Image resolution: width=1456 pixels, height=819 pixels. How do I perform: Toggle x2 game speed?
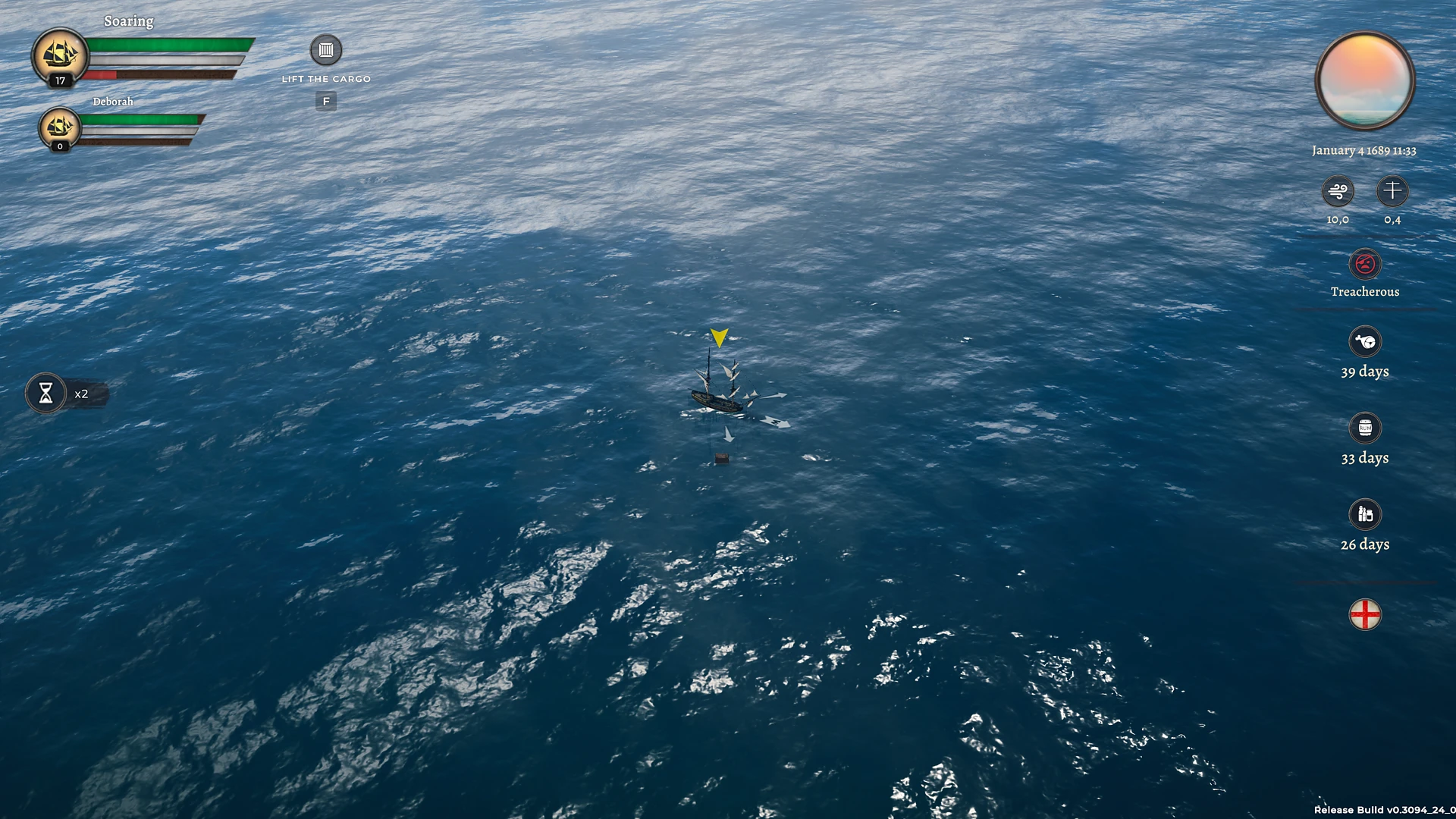[x=81, y=394]
